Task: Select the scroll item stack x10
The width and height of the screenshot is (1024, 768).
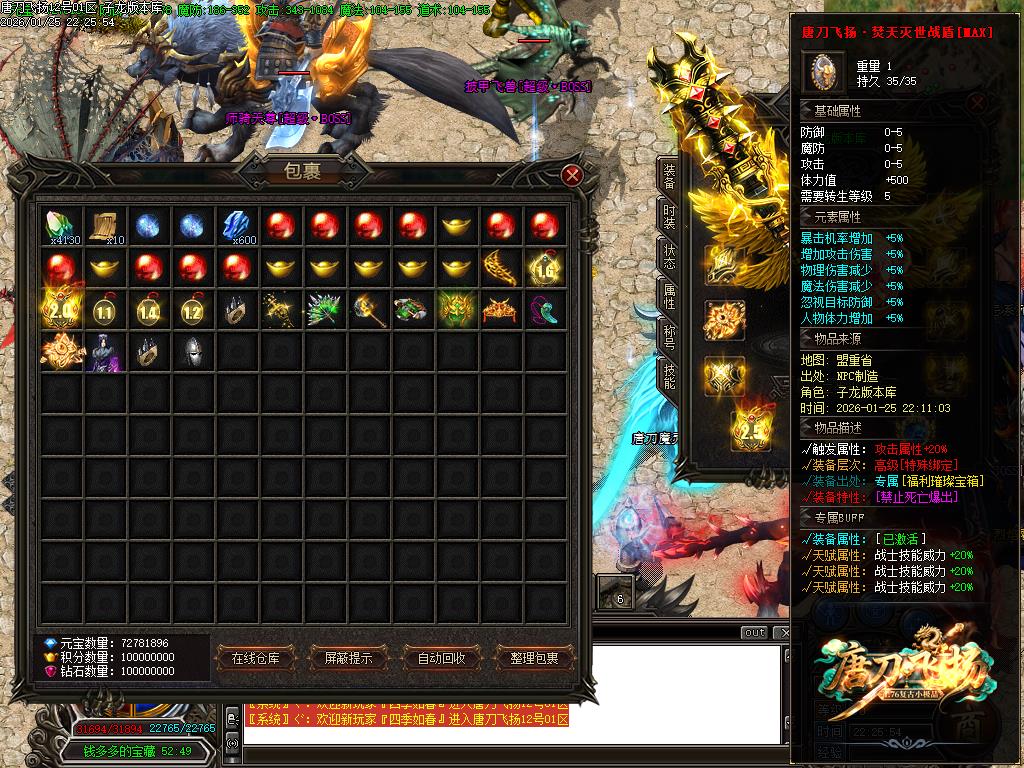Action: point(105,226)
